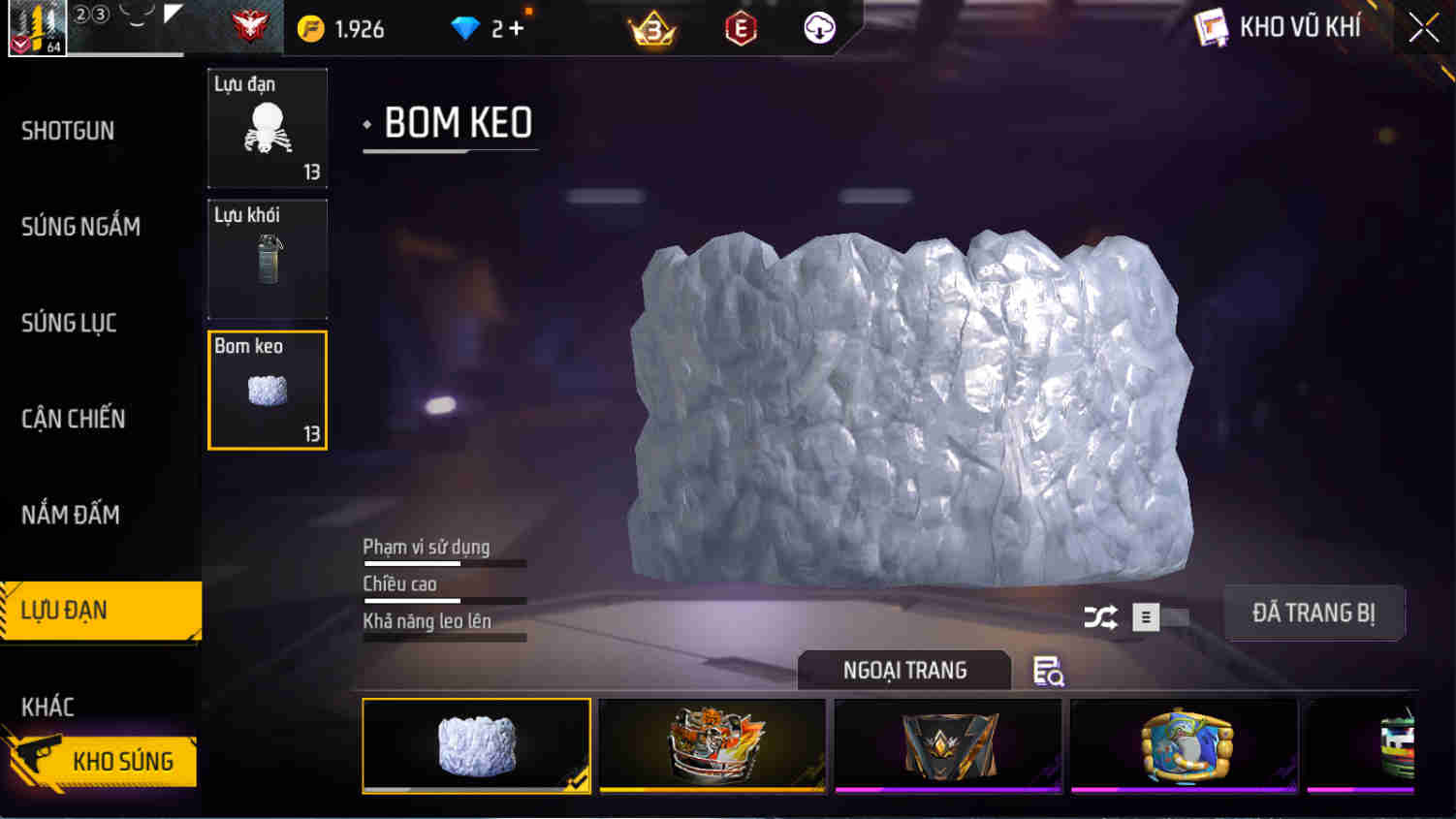Select the Lựu đạn grenade slot
The width and height of the screenshot is (1456, 819).
[268, 128]
